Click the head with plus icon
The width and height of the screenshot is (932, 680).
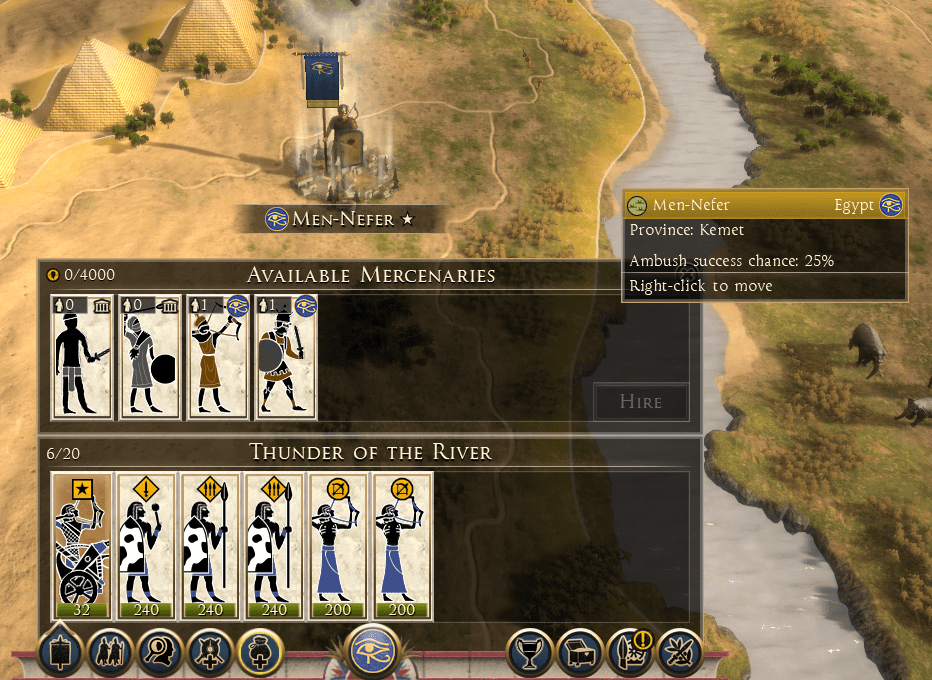[261, 654]
